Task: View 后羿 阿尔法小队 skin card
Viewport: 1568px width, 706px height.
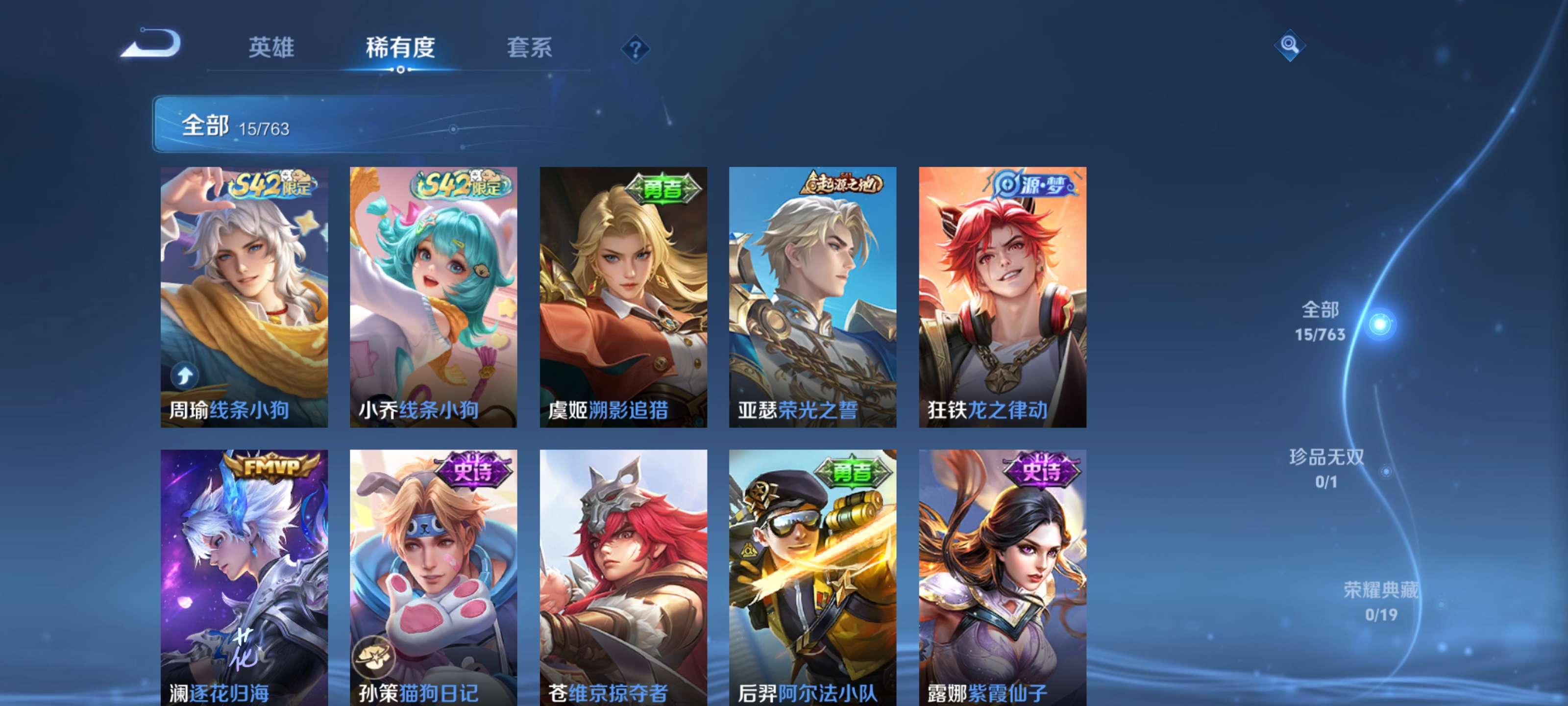Action: [x=812, y=578]
